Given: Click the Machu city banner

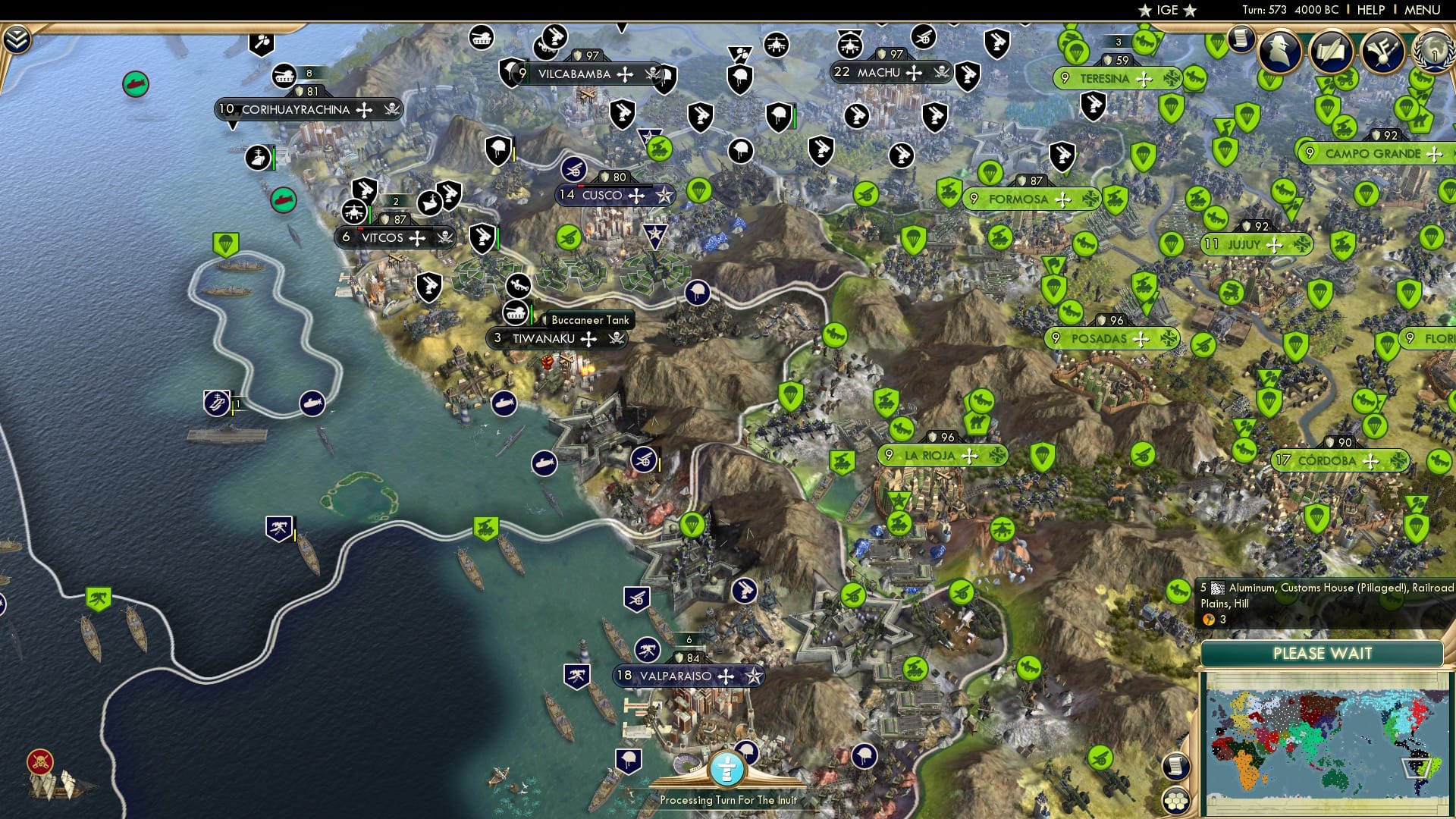Looking at the screenshot, I should (x=882, y=73).
